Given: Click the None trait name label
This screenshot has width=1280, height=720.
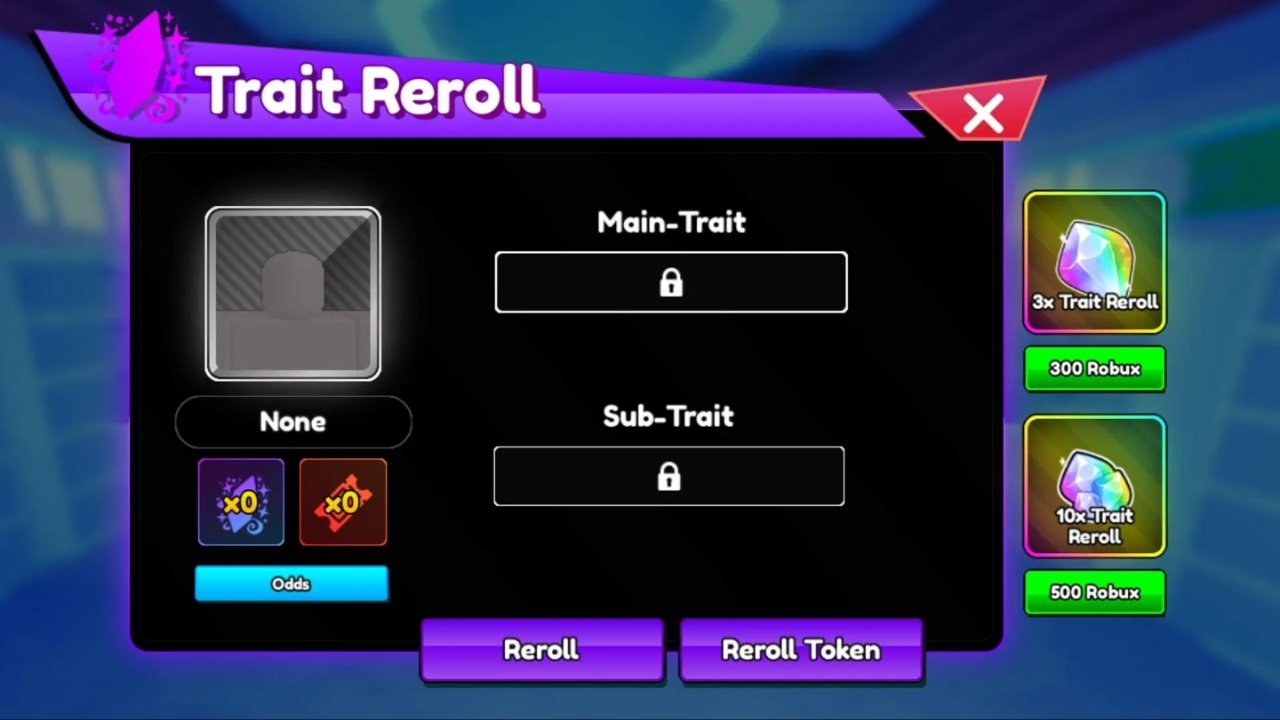Looking at the screenshot, I should tap(292, 421).
